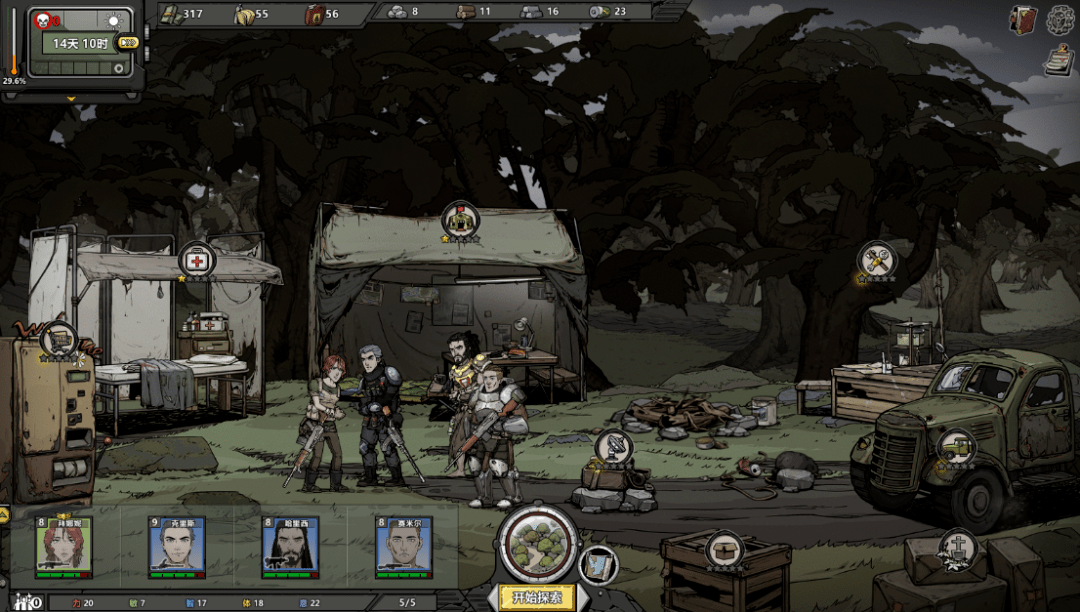
Task: Choose the level 9 survivor portrait
Action: point(177,546)
